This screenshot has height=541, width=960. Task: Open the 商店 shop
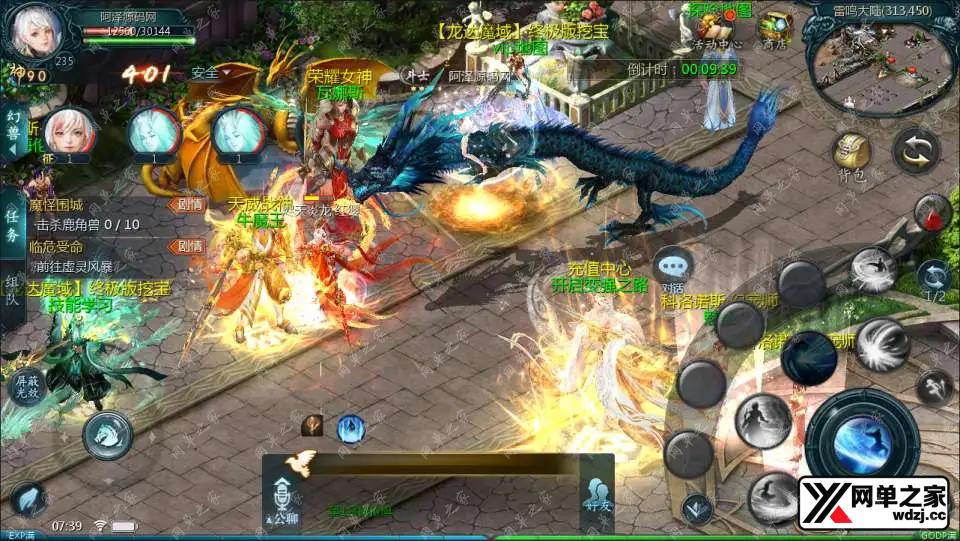pyautogui.click(x=773, y=28)
